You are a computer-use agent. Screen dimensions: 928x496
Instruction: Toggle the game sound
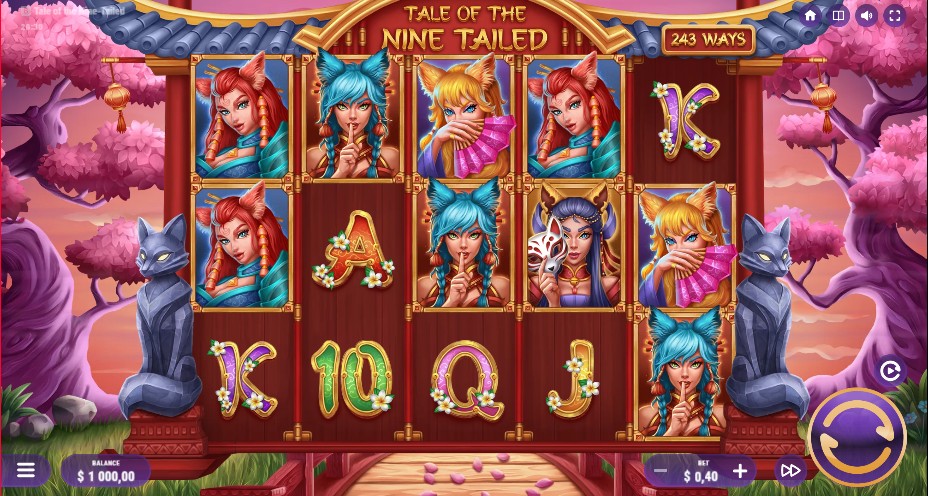(867, 15)
